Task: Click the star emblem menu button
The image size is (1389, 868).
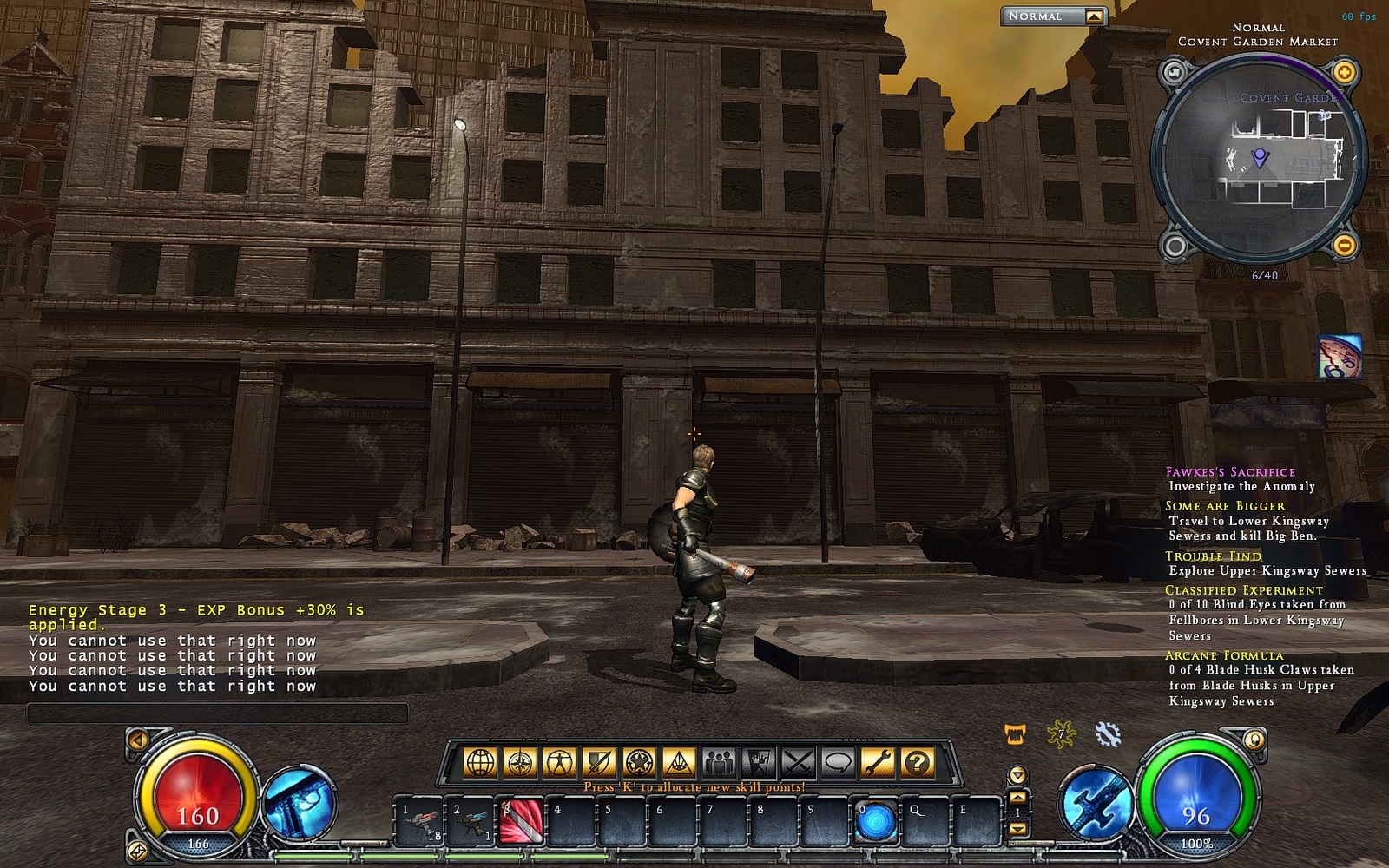Action: coord(640,763)
